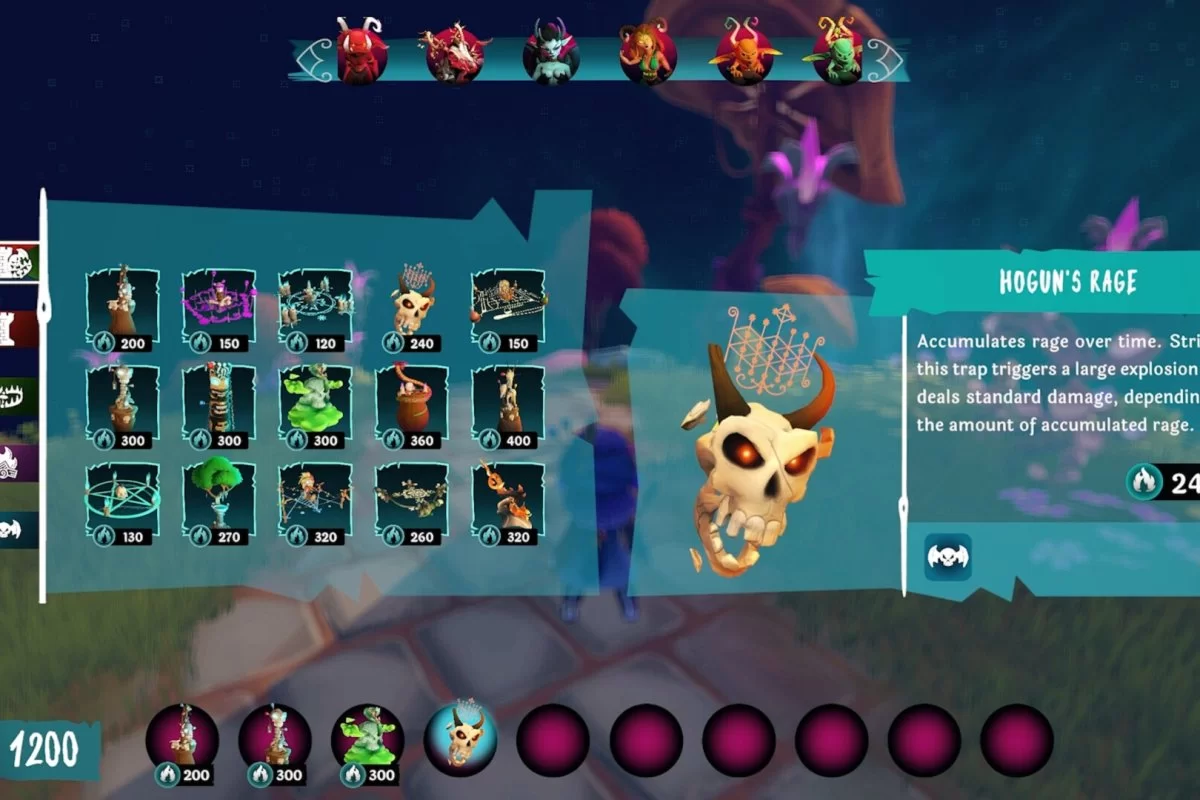The width and height of the screenshot is (1200, 800).
Task: Select the green goblin portrait
Action: click(x=838, y=55)
